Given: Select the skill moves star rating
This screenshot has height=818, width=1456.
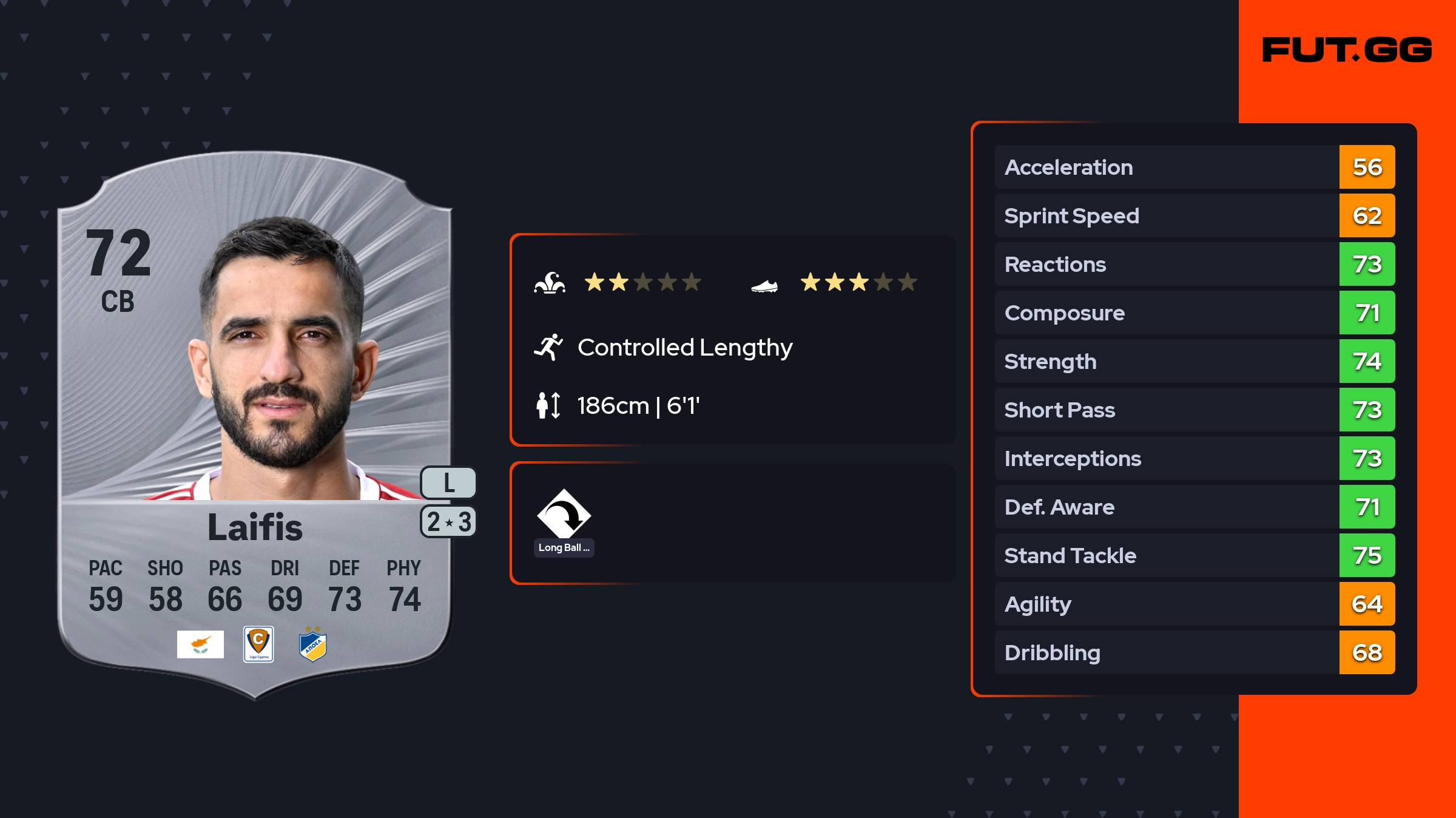Looking at the screenshot, I should point(642,282).
